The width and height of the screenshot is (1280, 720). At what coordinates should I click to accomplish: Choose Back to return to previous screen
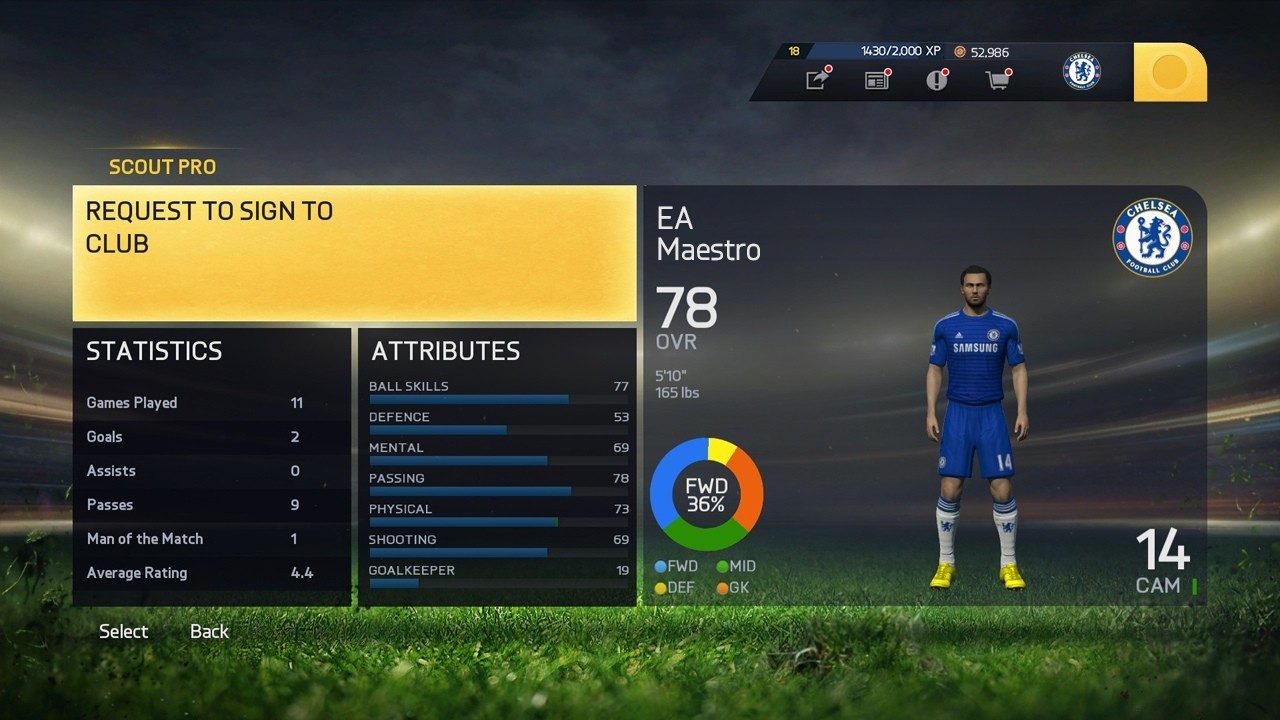[208, 631]
